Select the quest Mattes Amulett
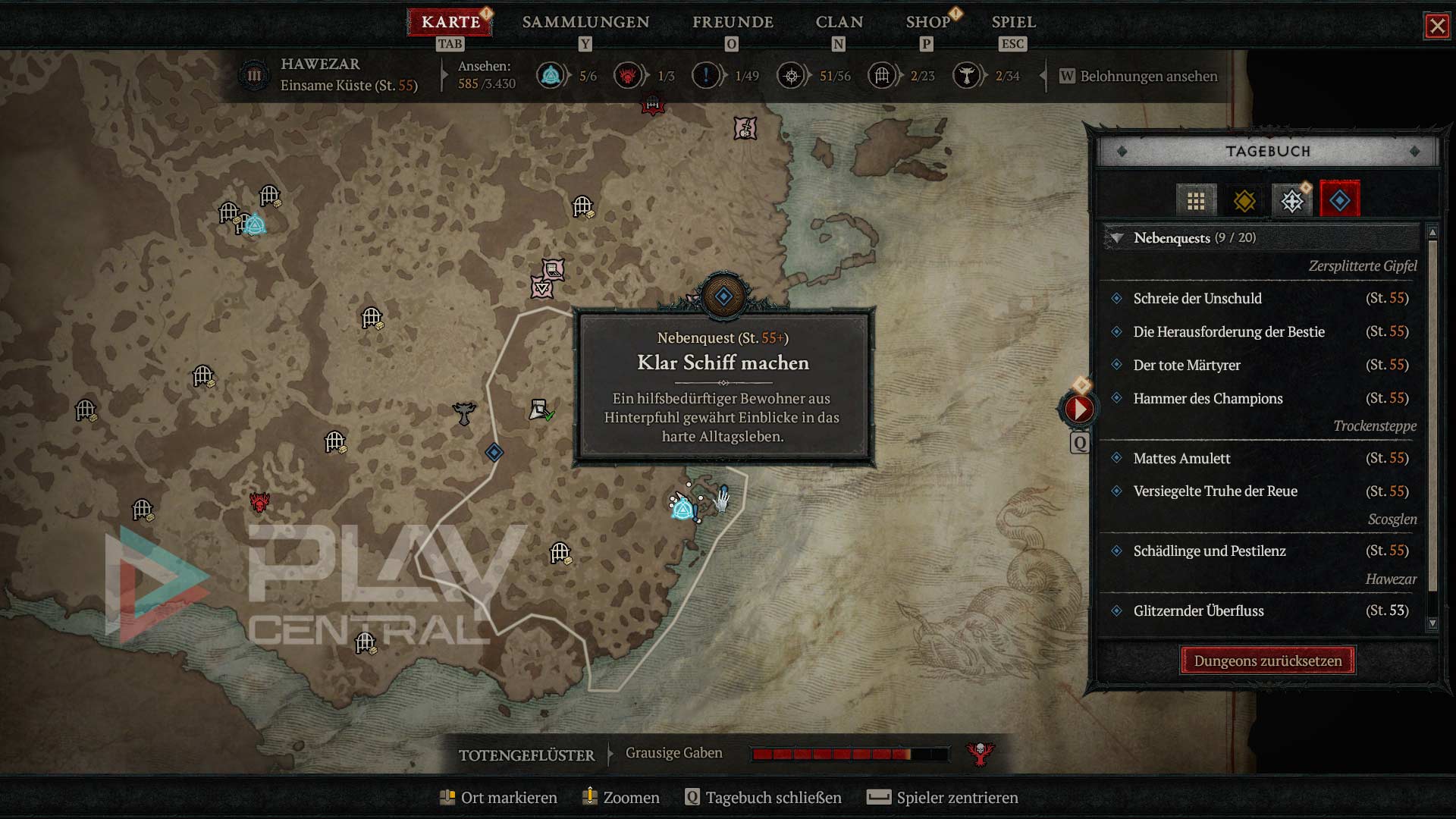The image size is (1456, 819). [1181, 459]
